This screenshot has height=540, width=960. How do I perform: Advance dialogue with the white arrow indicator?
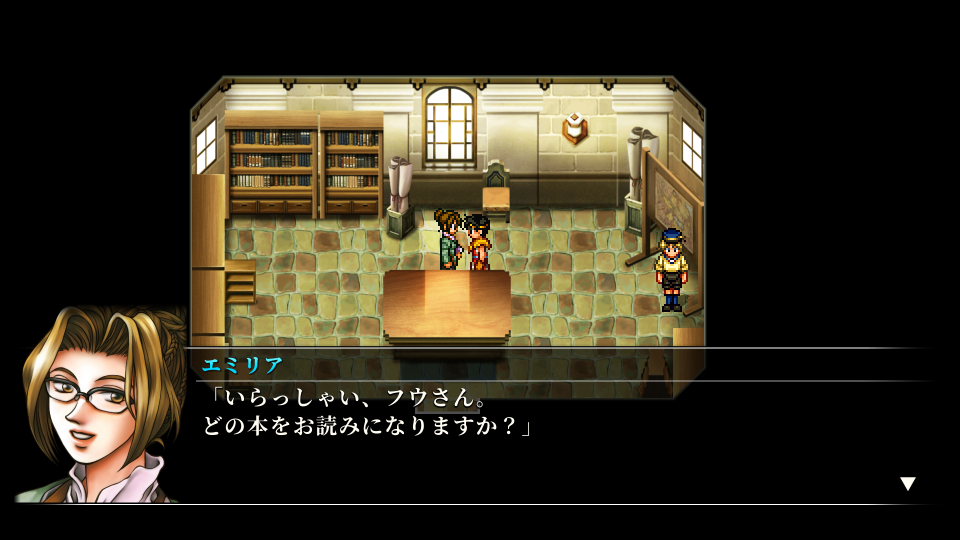pos(907,484)
